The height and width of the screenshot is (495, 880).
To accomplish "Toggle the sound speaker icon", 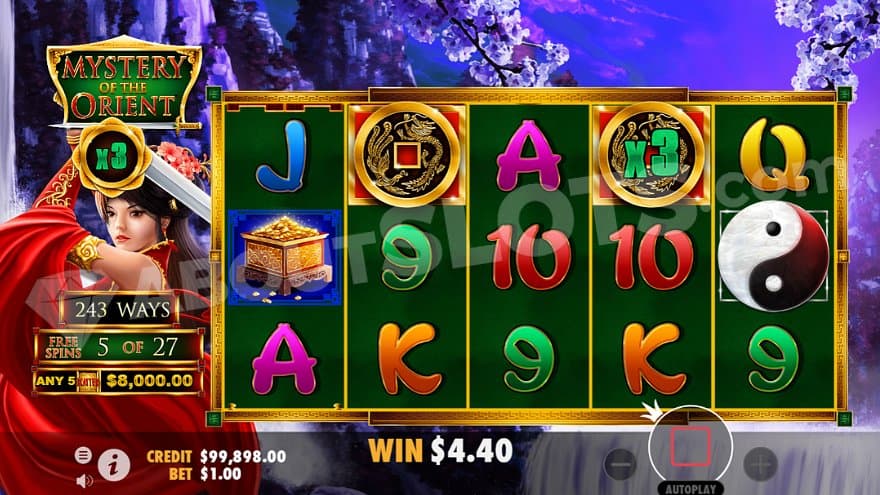I will point(84,479).
